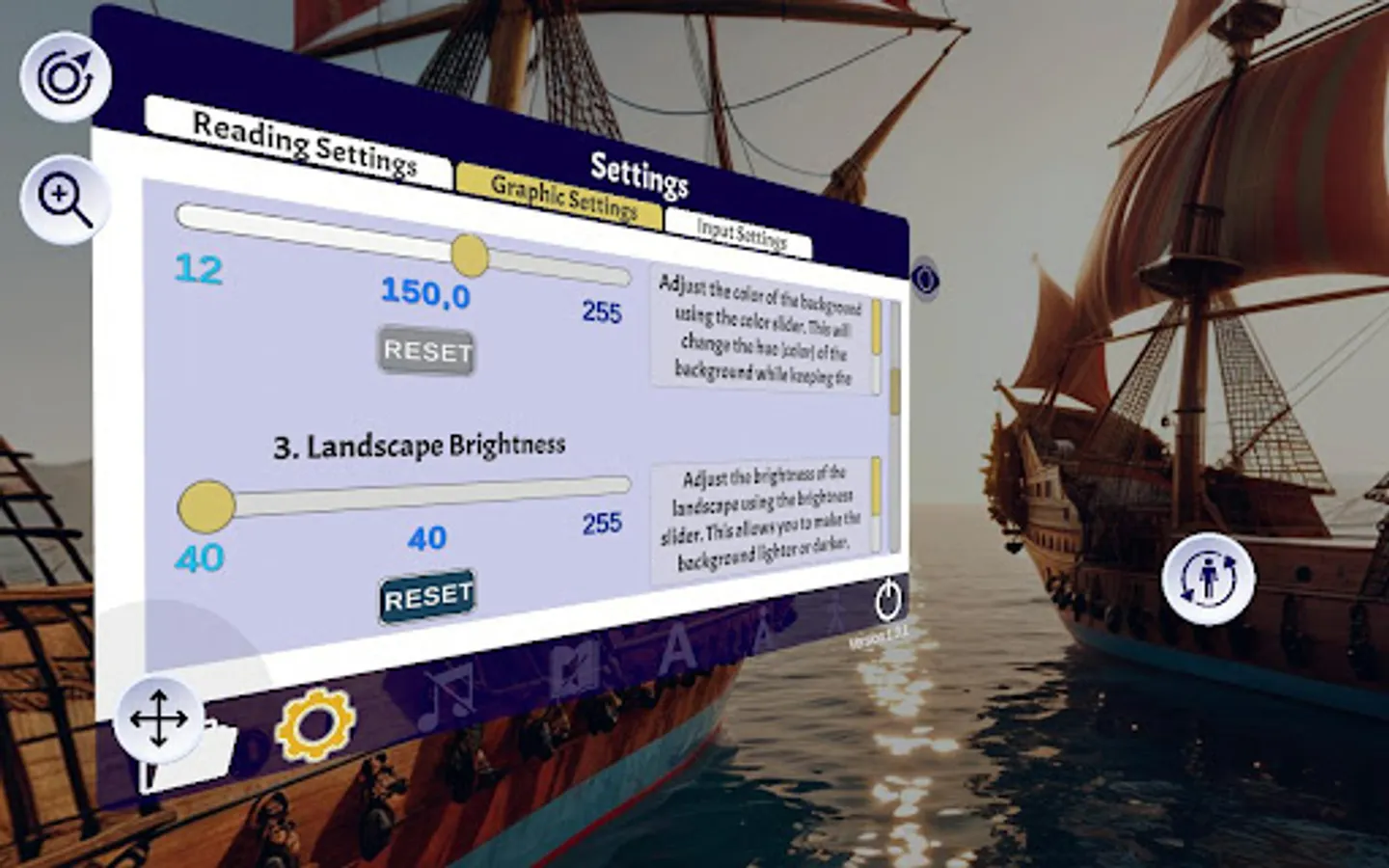Switch to the Reading Settings tab
The height and width of the screenshot is (868, 1389).
tap(304, 141)
